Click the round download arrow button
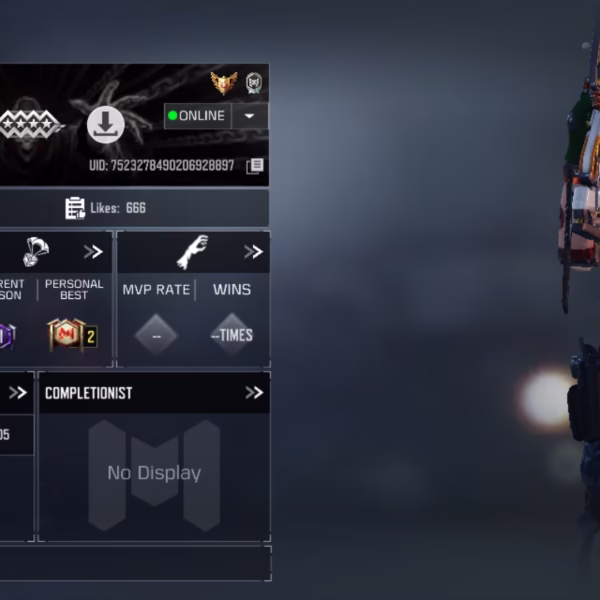Viewport: 600px width, 600px height. click(105, 125)
